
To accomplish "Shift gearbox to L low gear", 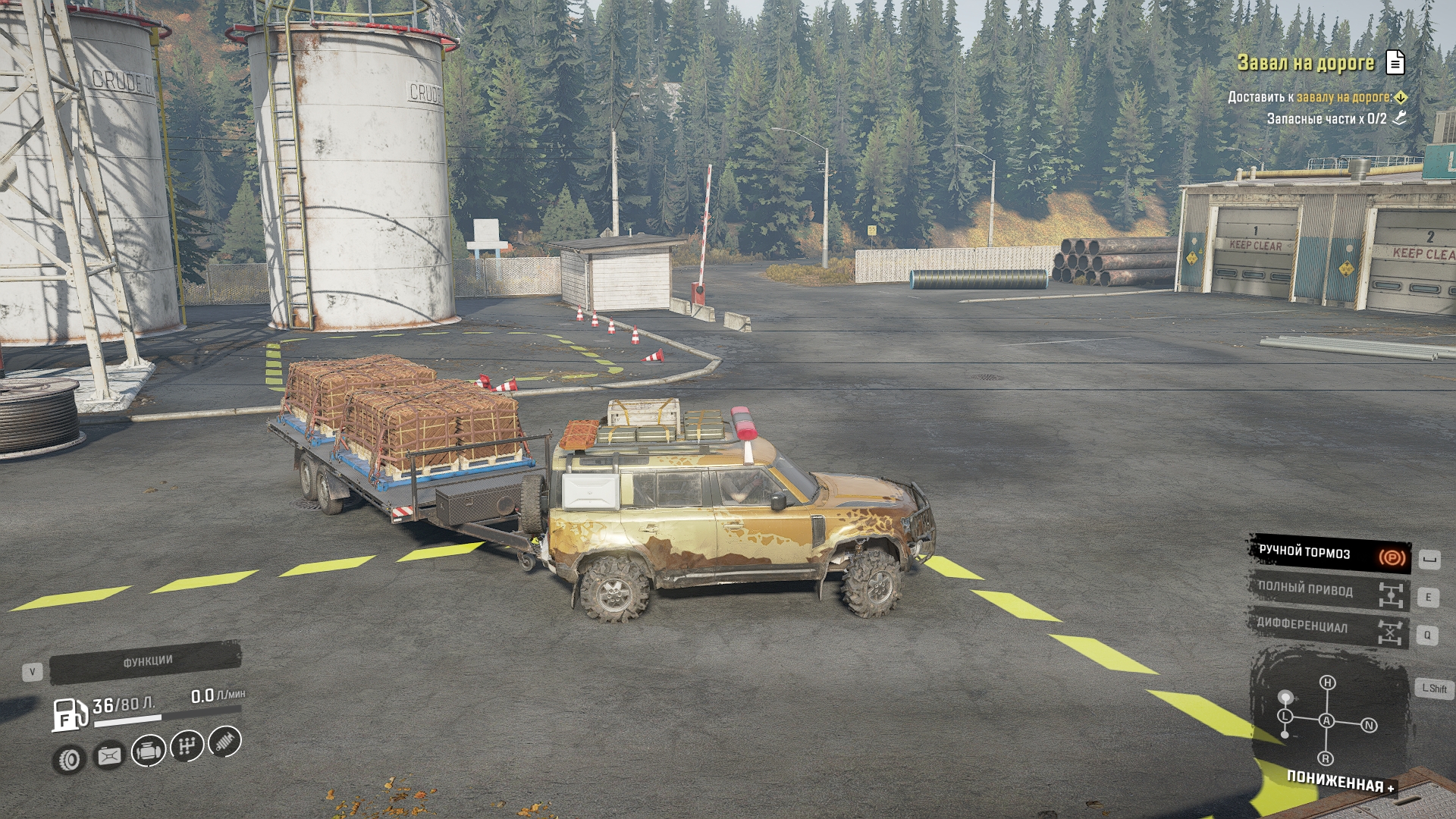I will click(1285, 716).
